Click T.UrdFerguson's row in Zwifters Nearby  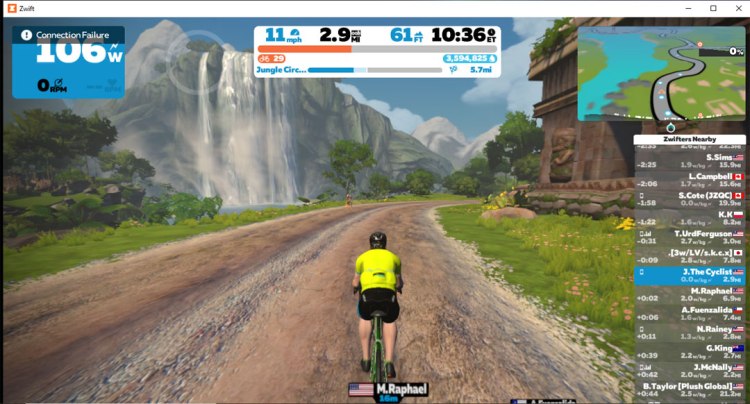click(690, 237)
